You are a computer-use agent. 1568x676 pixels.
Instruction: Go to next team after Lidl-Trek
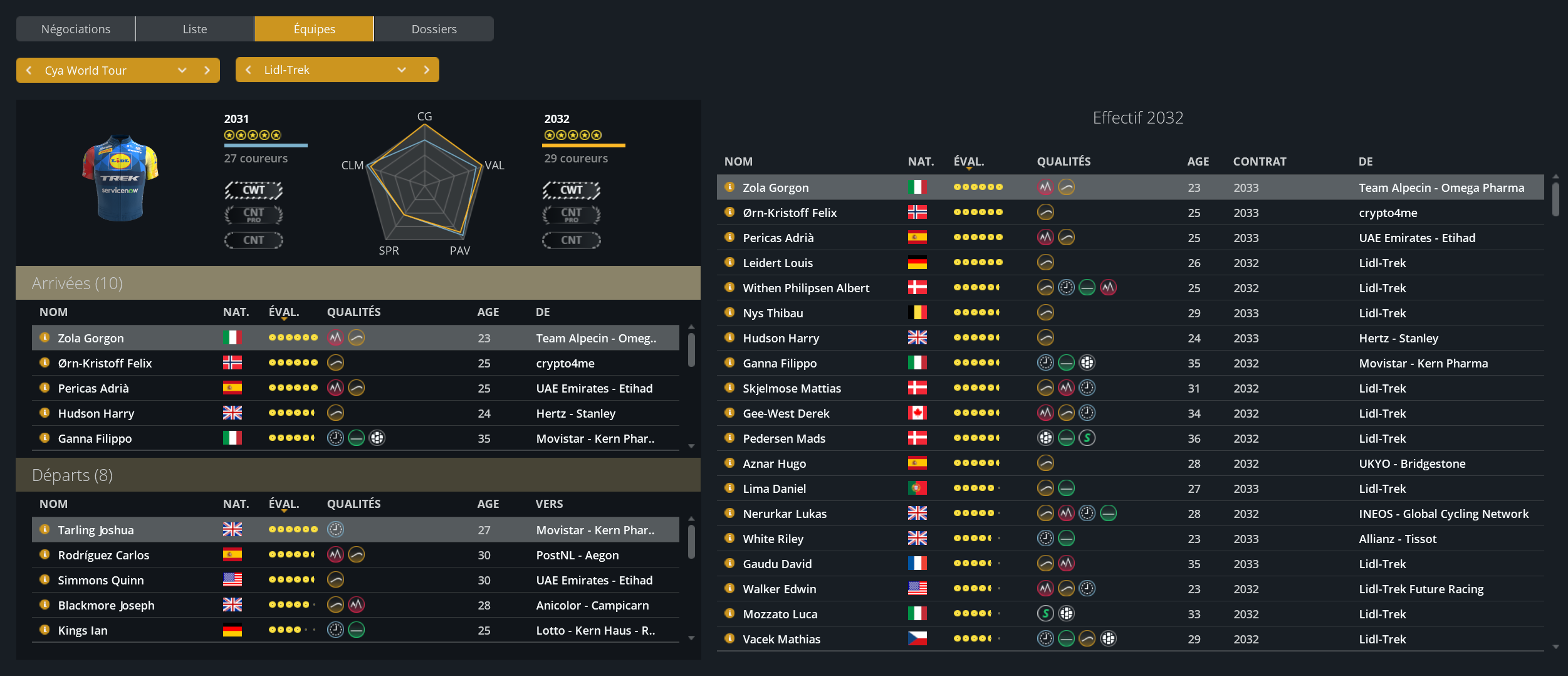(427, 70)
